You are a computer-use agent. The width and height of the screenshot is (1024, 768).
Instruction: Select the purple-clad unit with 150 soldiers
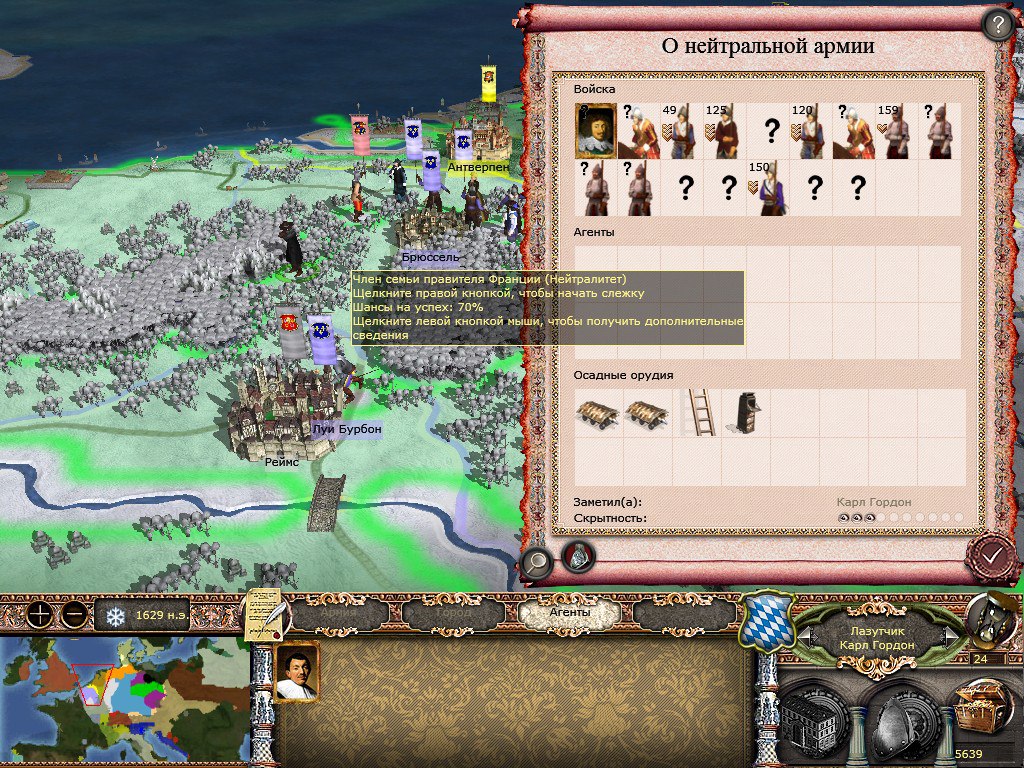pos(767,189)
